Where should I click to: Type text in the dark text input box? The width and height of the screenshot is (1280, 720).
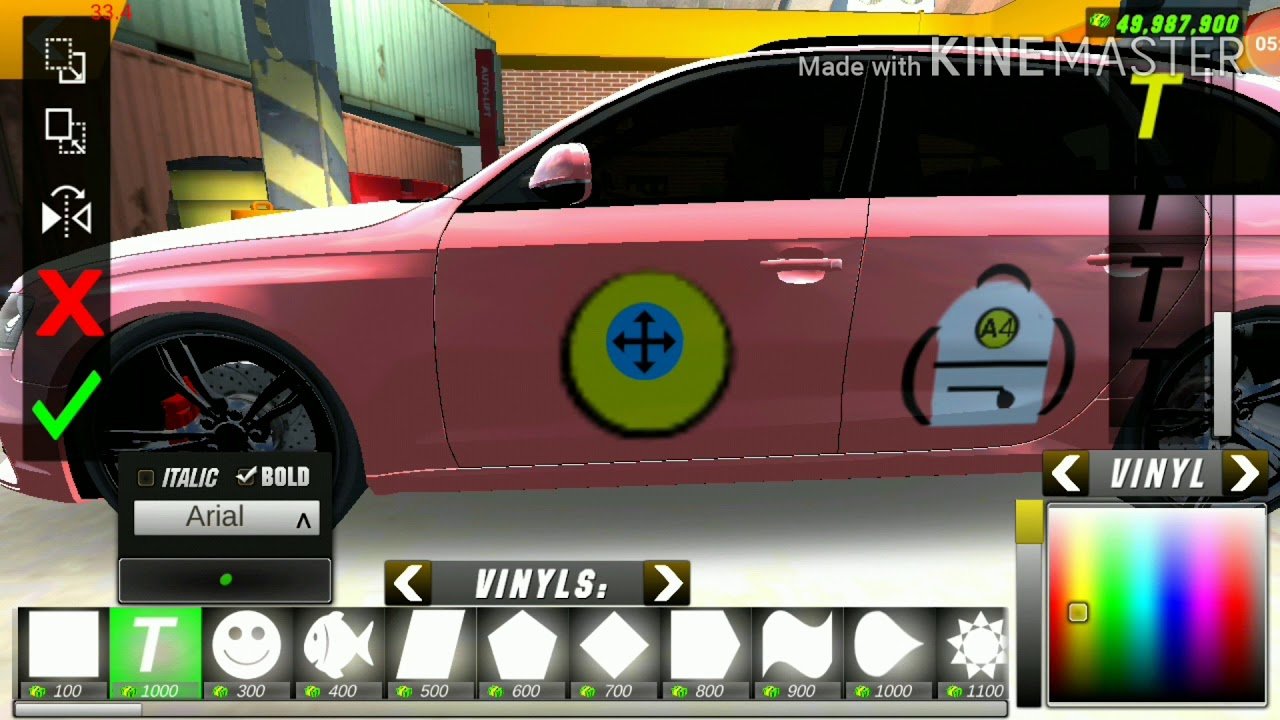coord(225,580)
